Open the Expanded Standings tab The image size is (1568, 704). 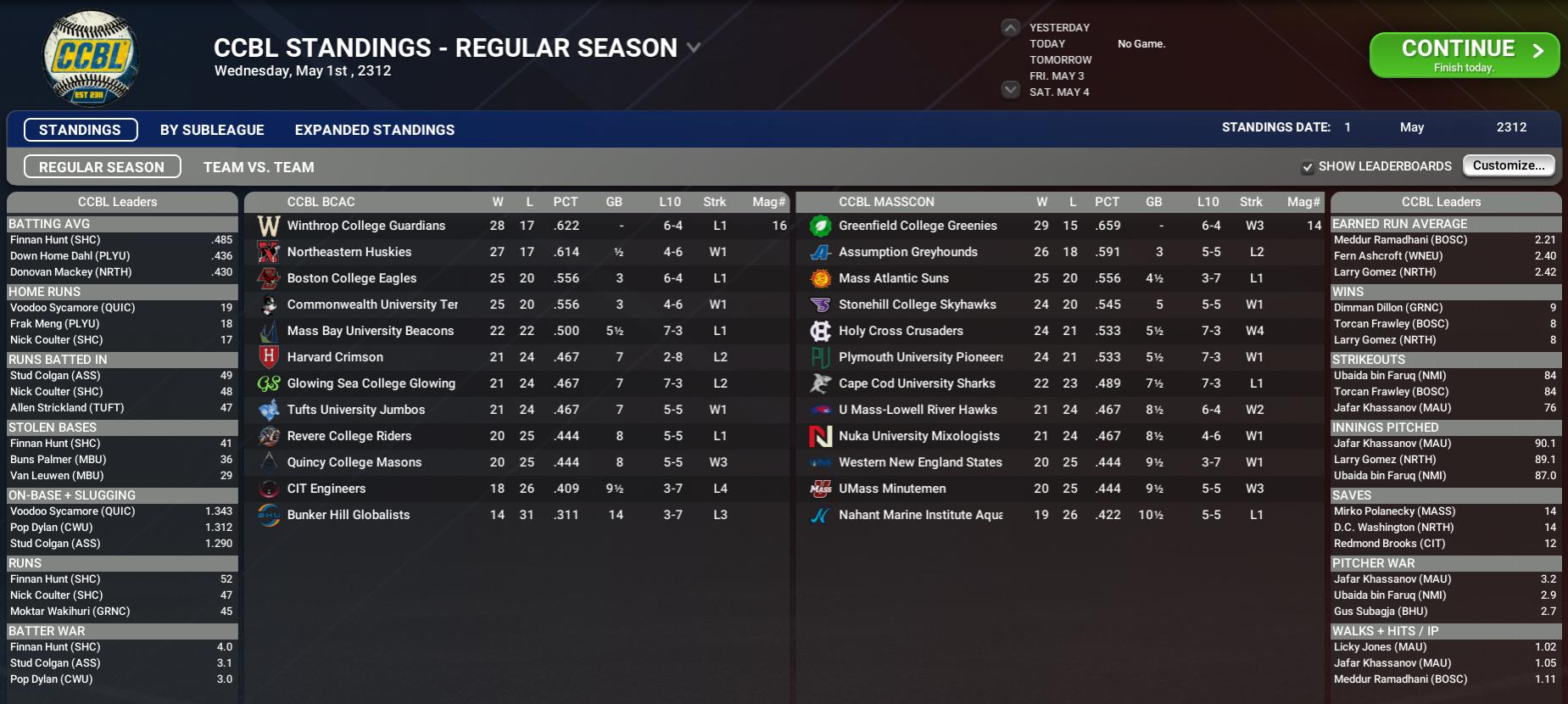tap(374, 130)
